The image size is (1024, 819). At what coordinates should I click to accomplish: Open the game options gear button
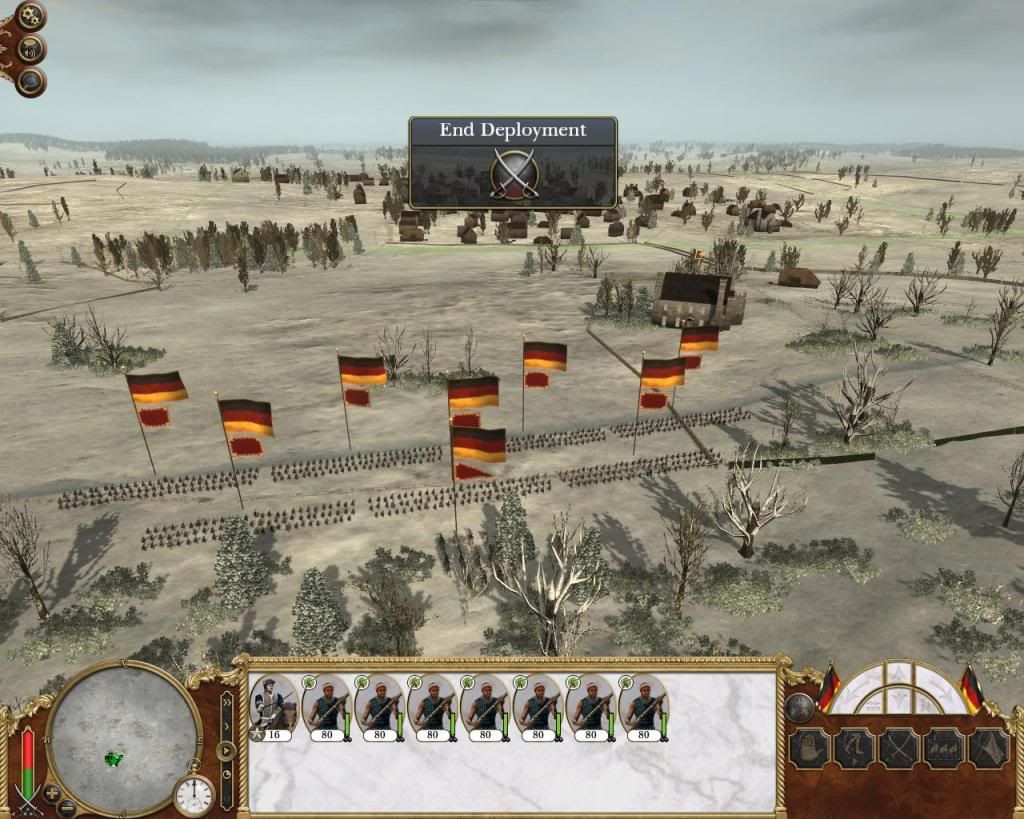tap(30, 16)
